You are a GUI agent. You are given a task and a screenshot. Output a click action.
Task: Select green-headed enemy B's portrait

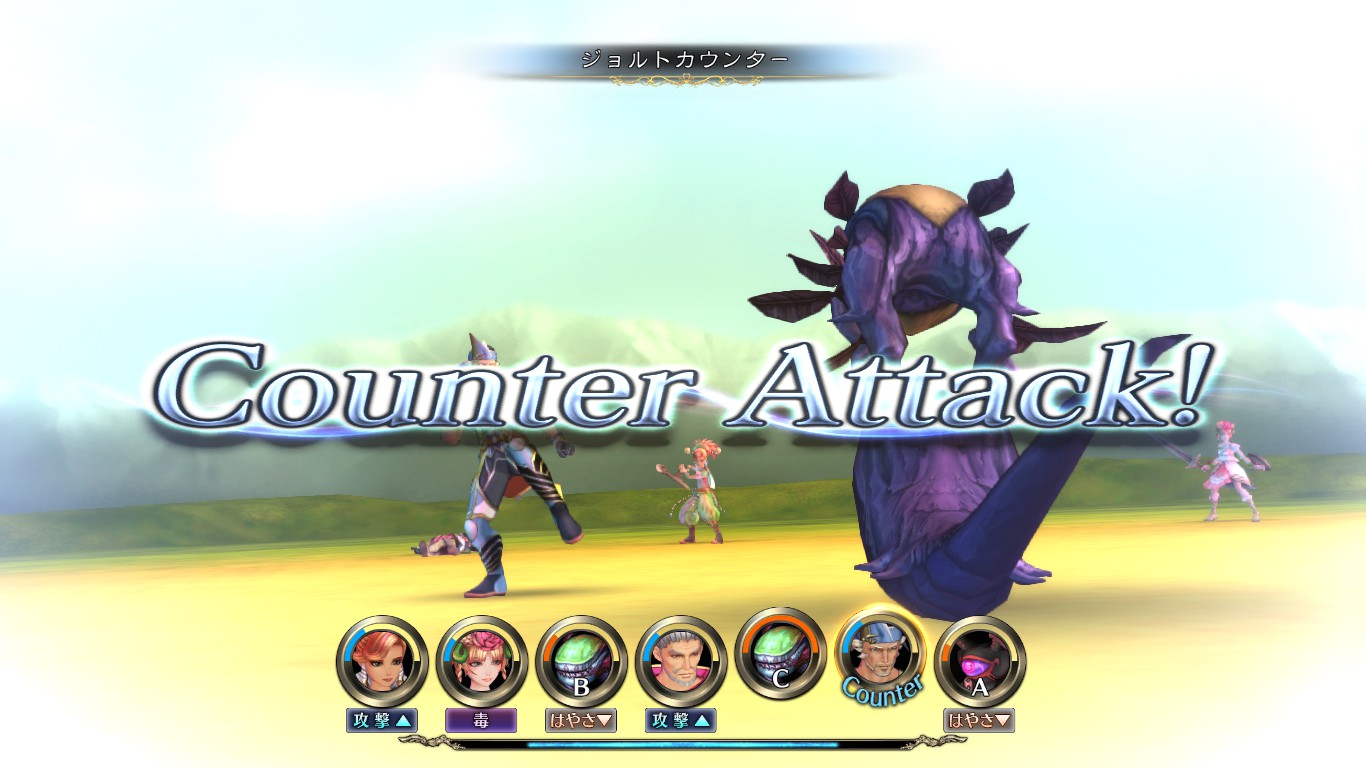581,661
